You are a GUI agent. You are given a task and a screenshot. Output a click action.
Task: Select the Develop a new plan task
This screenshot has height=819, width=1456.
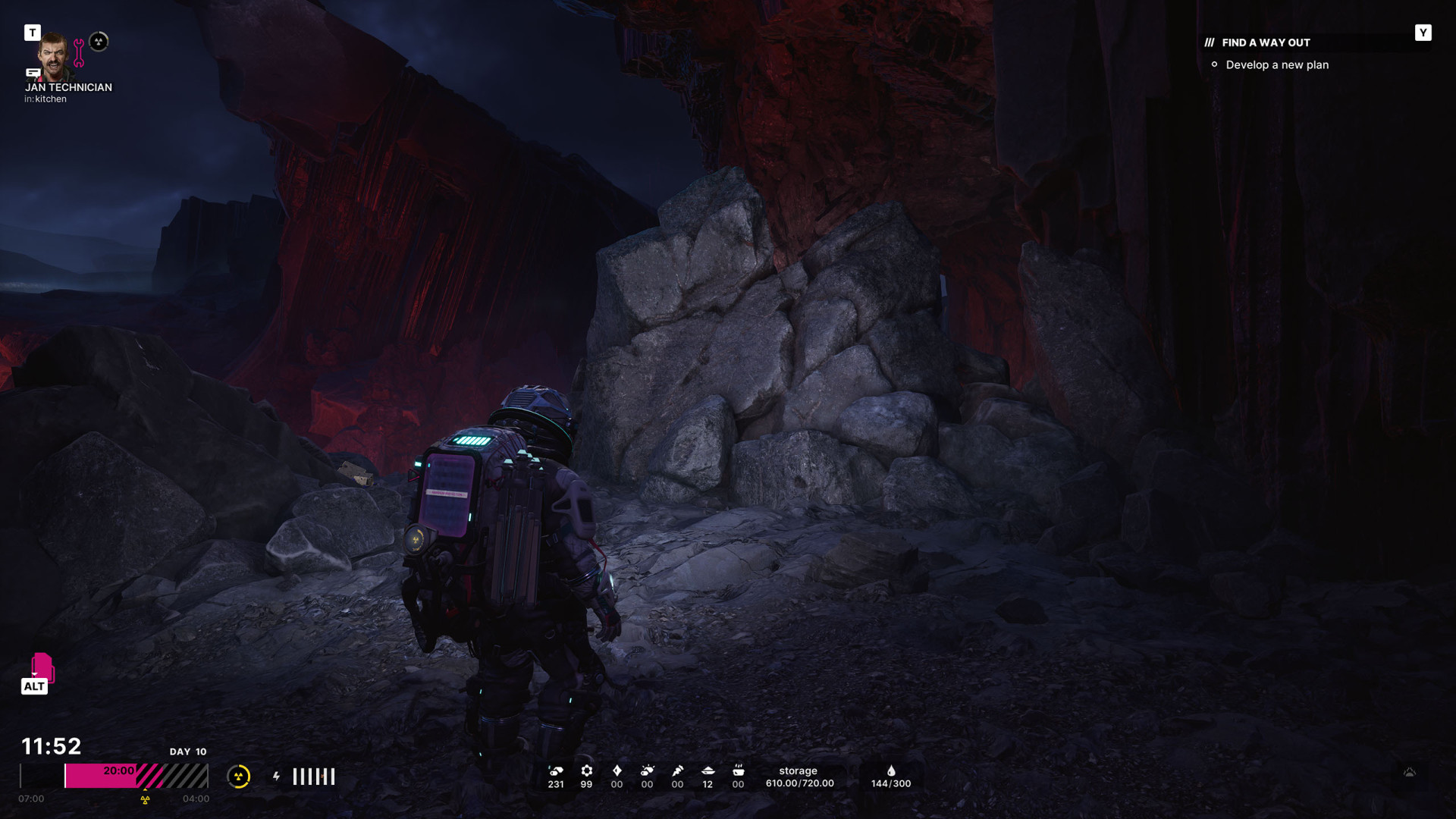(1276, 65)
